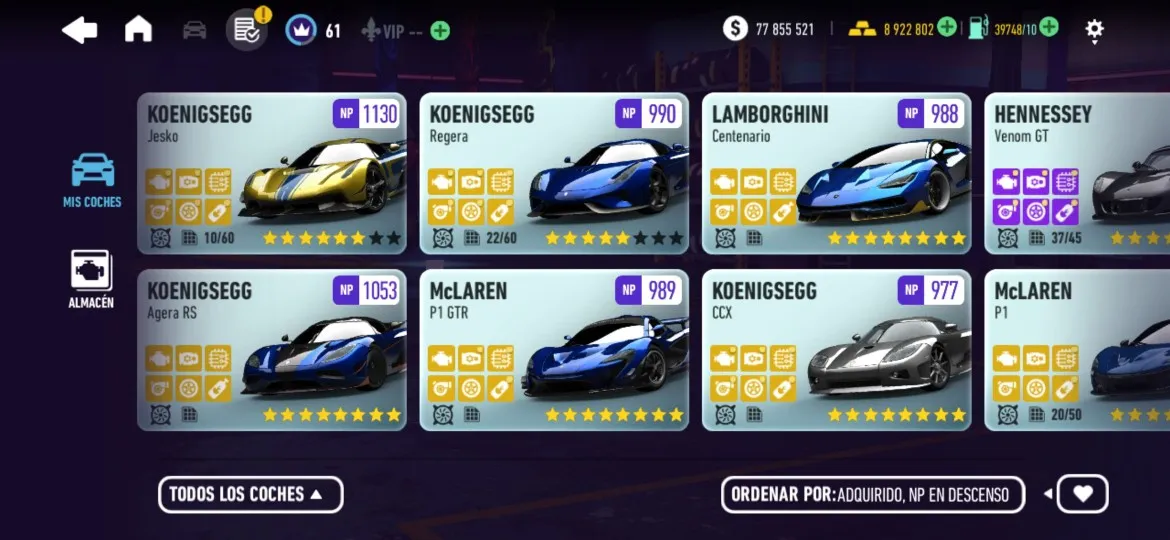
Task: Select the Koenigsegg Jesko car card
Action: (x=272, y=173)
